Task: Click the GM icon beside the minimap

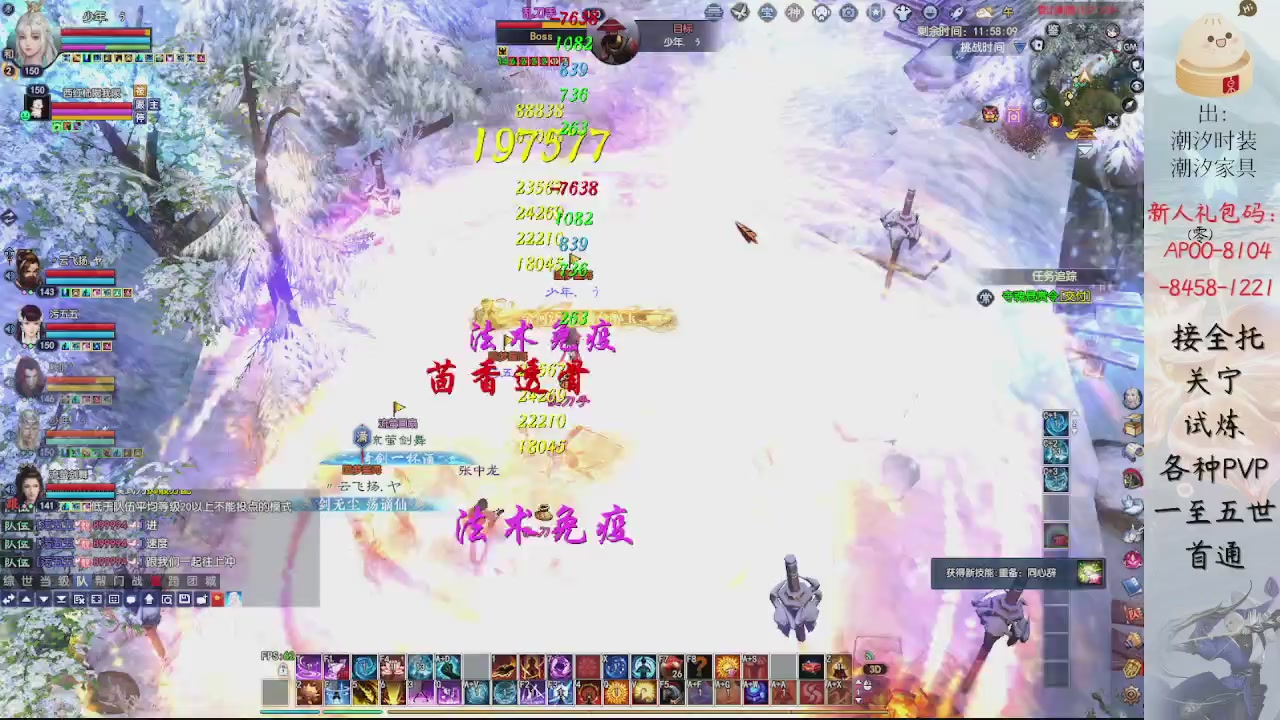Action: [1129, 47]
